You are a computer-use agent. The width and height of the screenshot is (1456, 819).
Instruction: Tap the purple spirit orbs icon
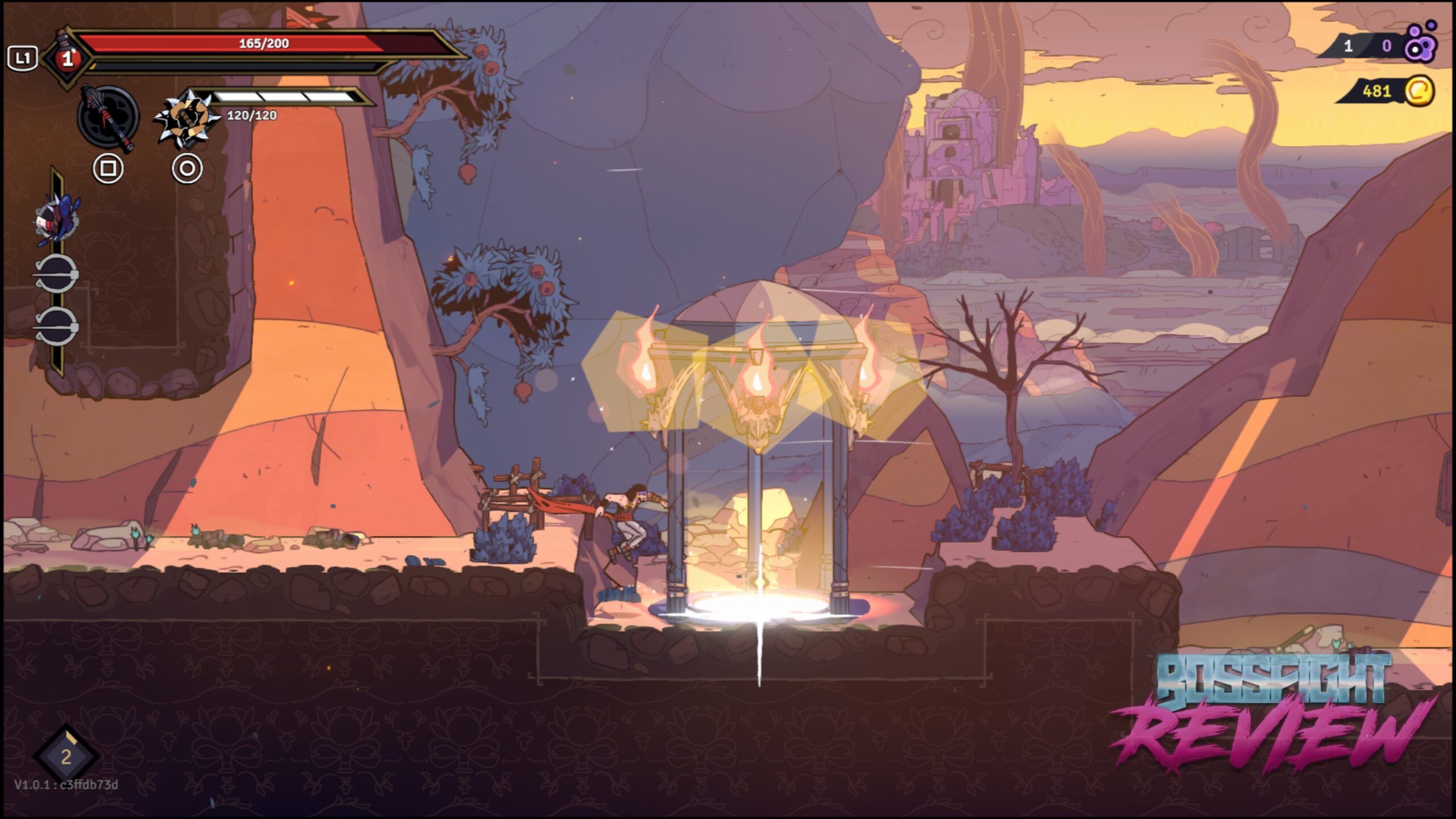(x=1420, y=43)
